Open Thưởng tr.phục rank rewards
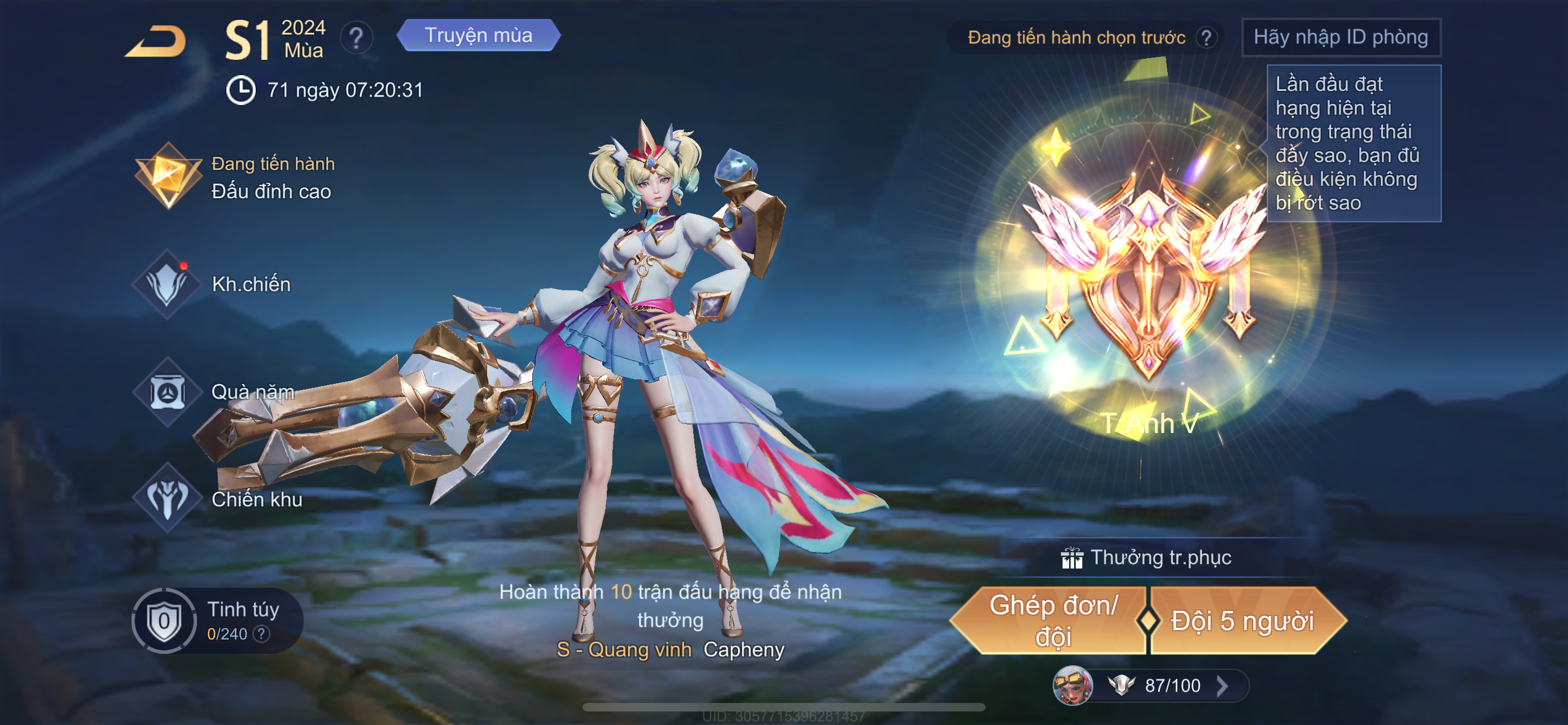The height and width of the screenshot is (725, 1568). point(1147,558)
